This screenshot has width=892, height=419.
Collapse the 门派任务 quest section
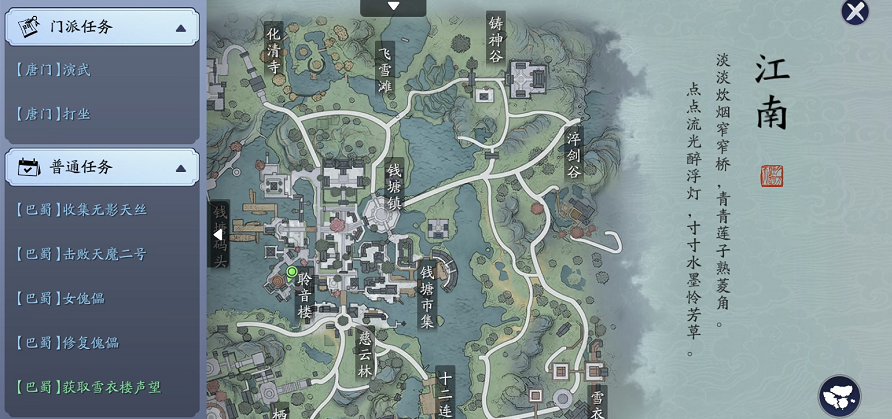click(180, 27)
